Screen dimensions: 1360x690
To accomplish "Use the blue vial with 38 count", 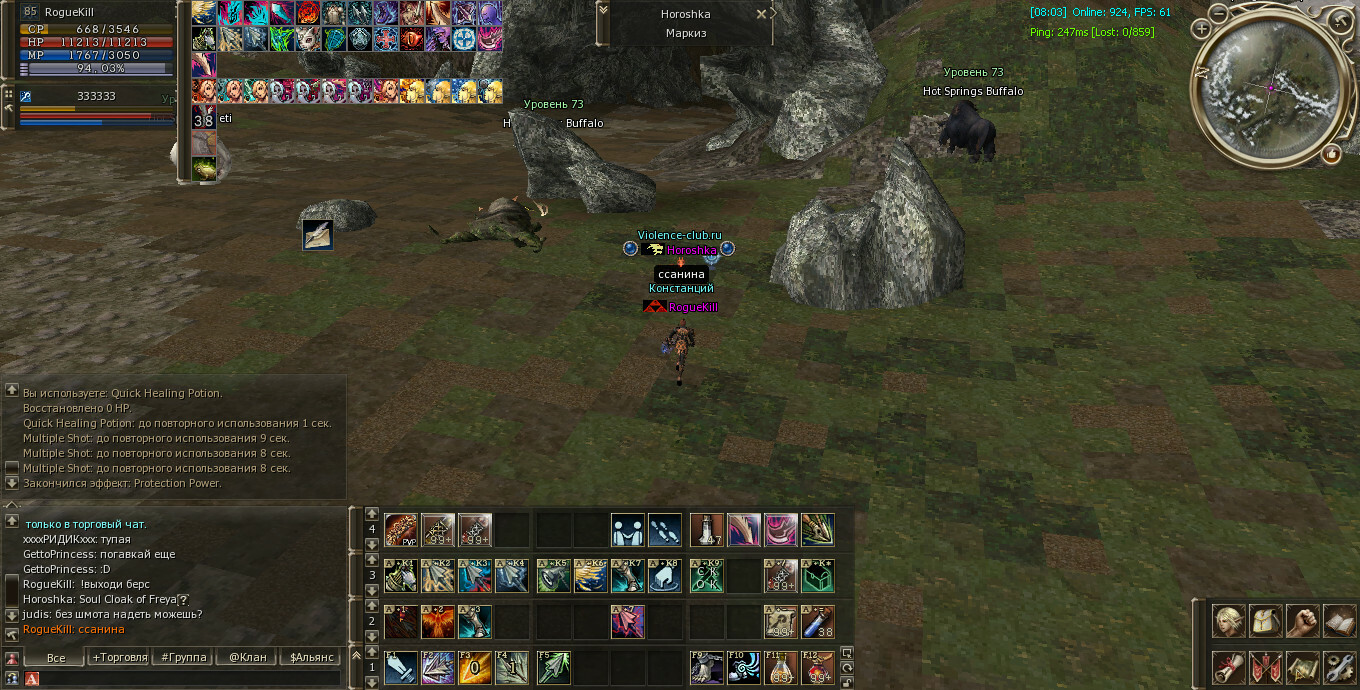I will 817,621.
